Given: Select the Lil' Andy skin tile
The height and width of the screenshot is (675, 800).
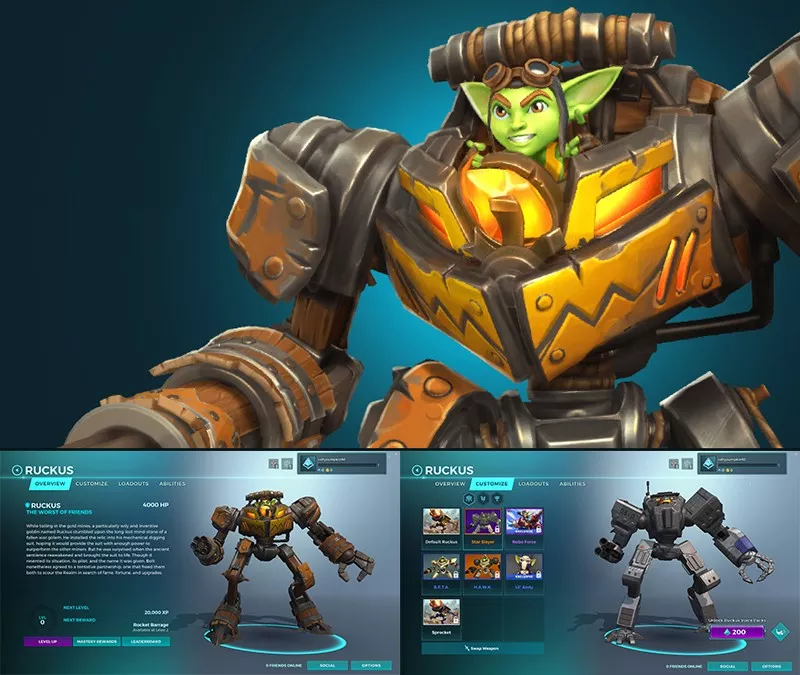Looking at the screenshot, I should click(x=524, y=571).
